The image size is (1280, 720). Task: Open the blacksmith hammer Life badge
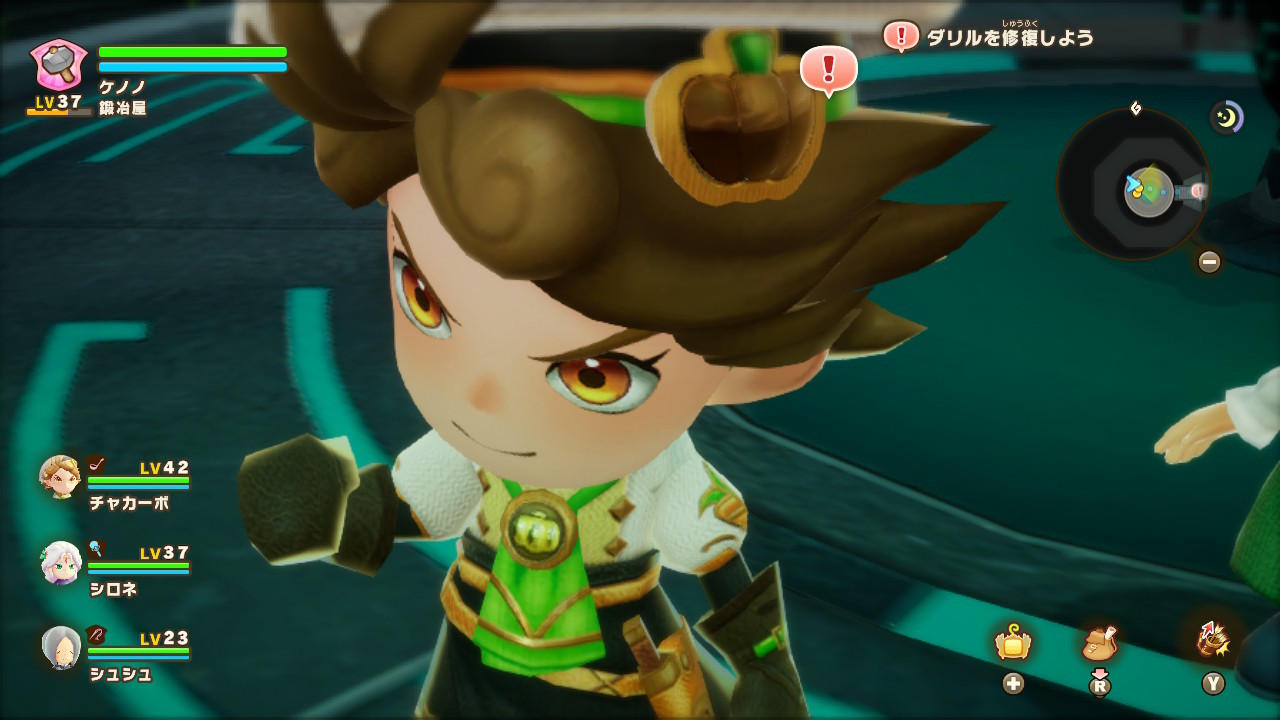[59, 65]
